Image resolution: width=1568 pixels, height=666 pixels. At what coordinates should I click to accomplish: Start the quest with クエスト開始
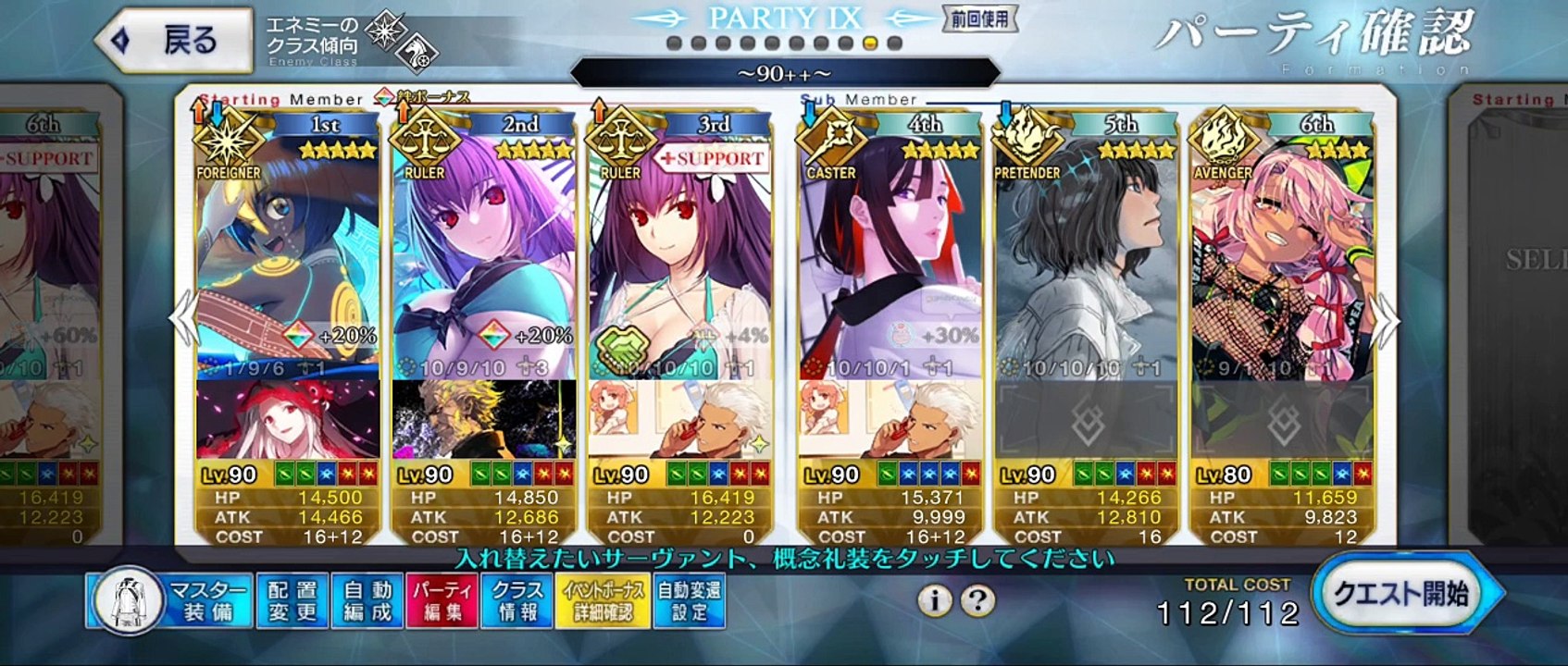(x=1400, y=594)
